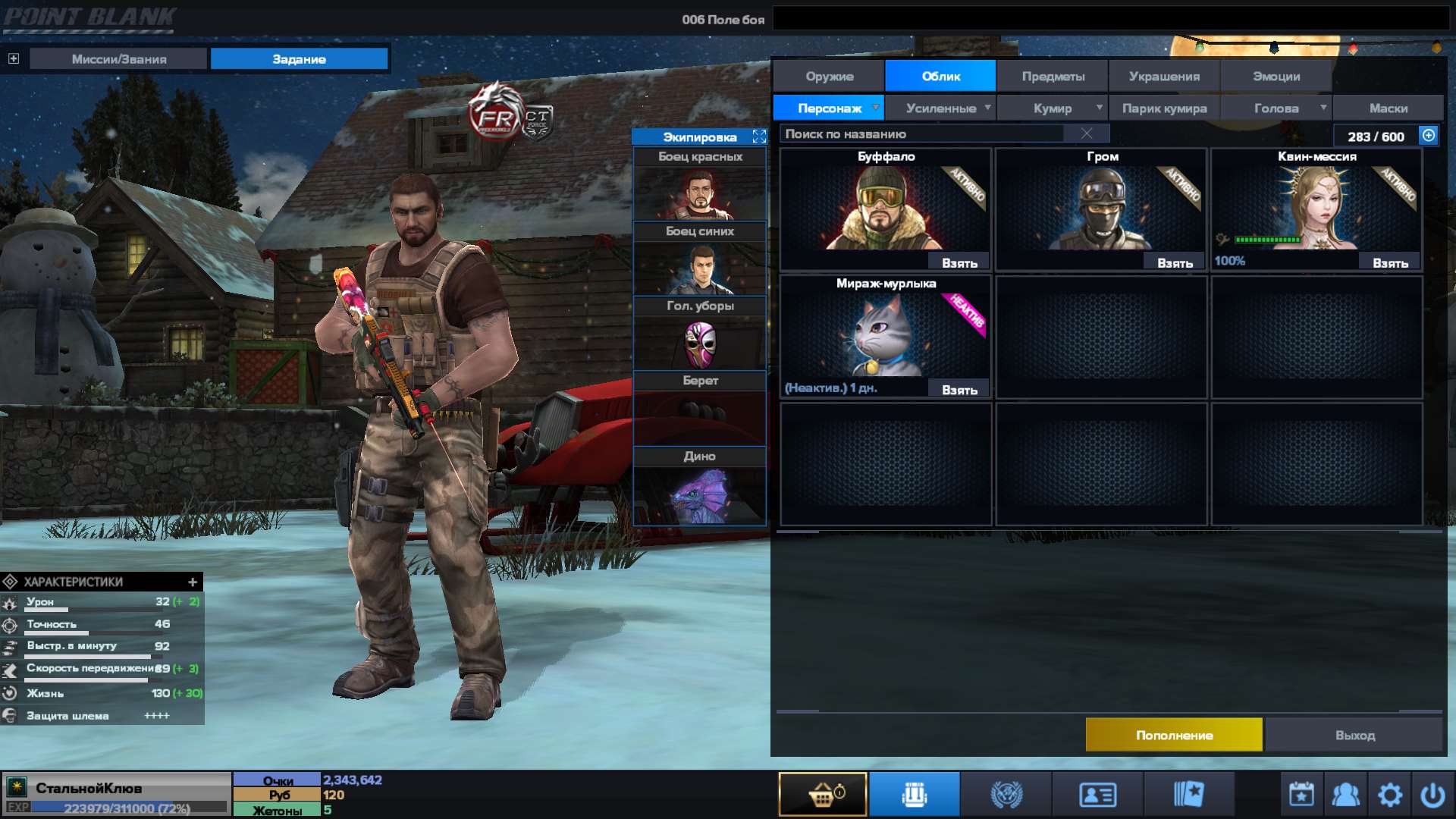Select the Маски category
This screenshot has height=819, width=1456.
1388,108
